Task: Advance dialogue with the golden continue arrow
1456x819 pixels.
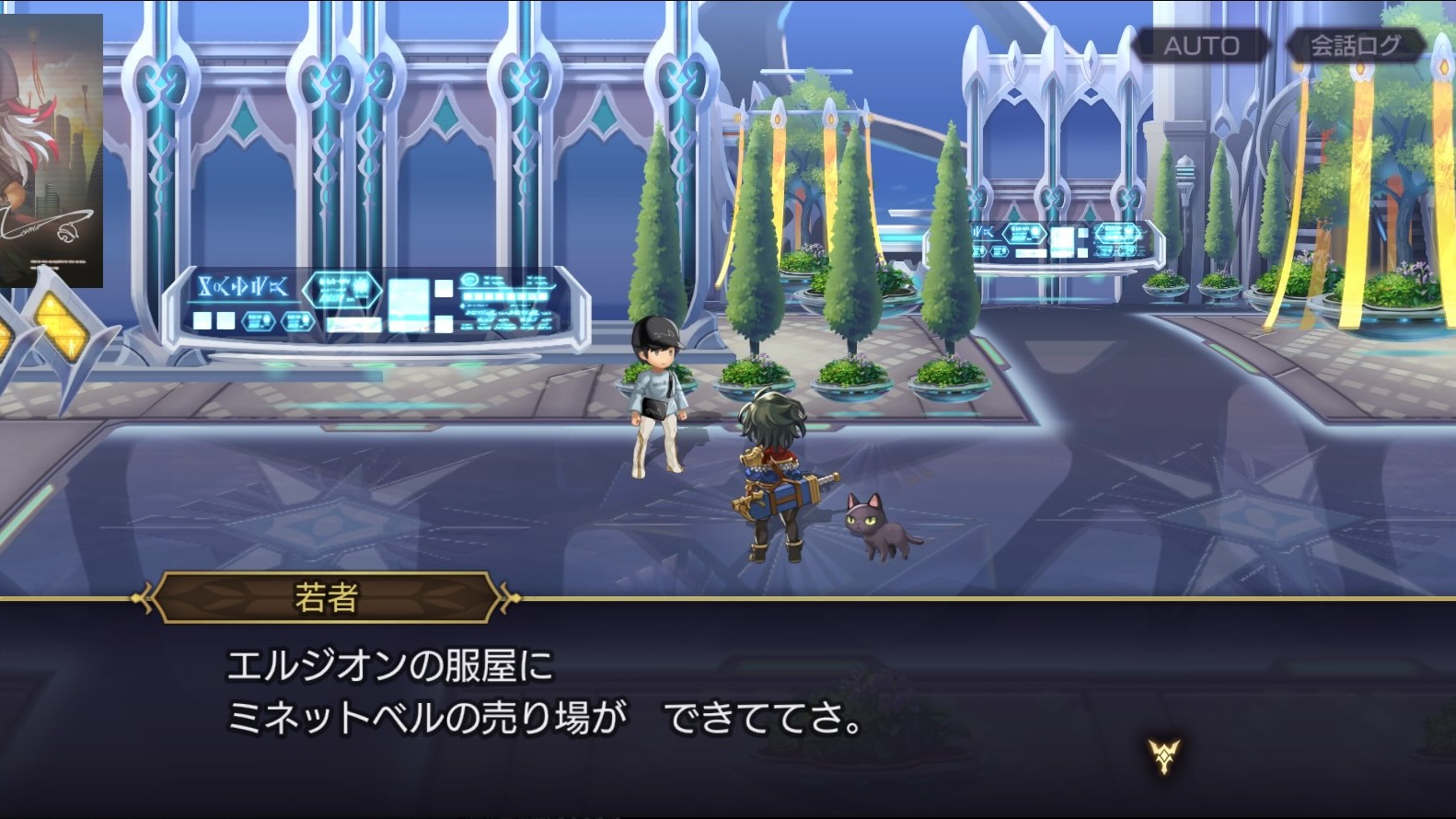Action: [x=1164, y=756]
